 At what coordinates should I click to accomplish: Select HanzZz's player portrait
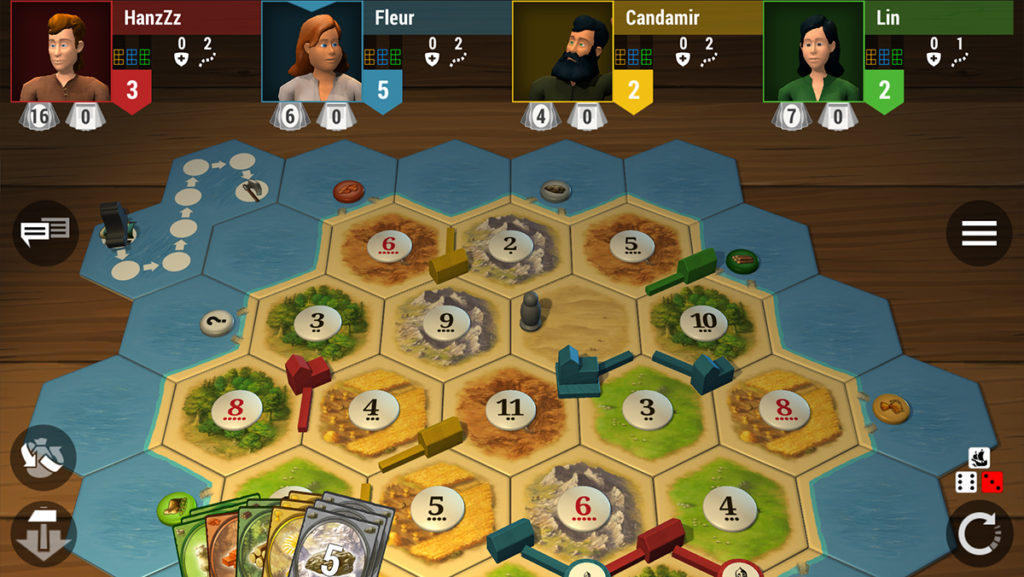click(x=61, y=51)
